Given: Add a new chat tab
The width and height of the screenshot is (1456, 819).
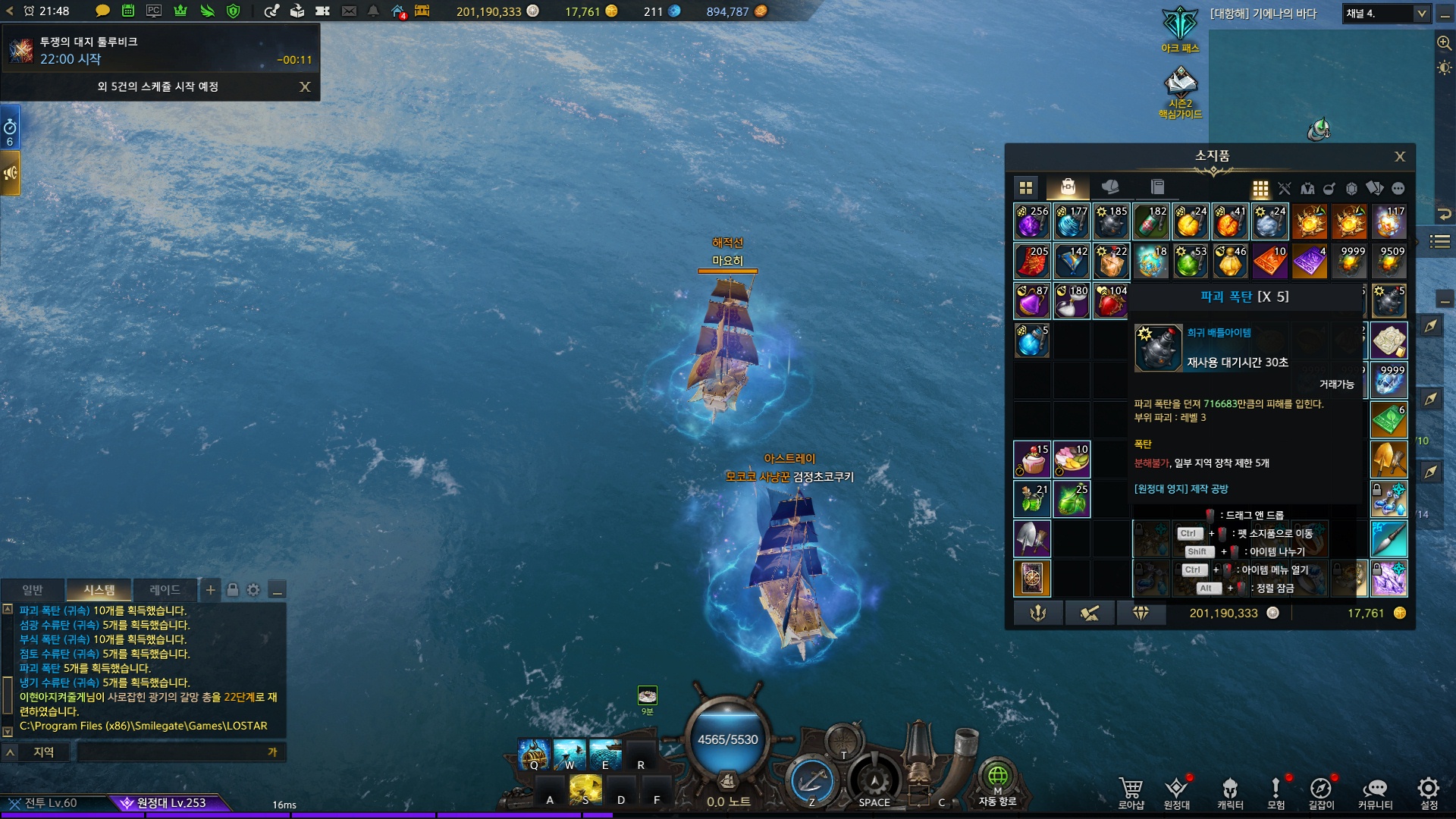Looking at the screenshot, I should 211,590.
